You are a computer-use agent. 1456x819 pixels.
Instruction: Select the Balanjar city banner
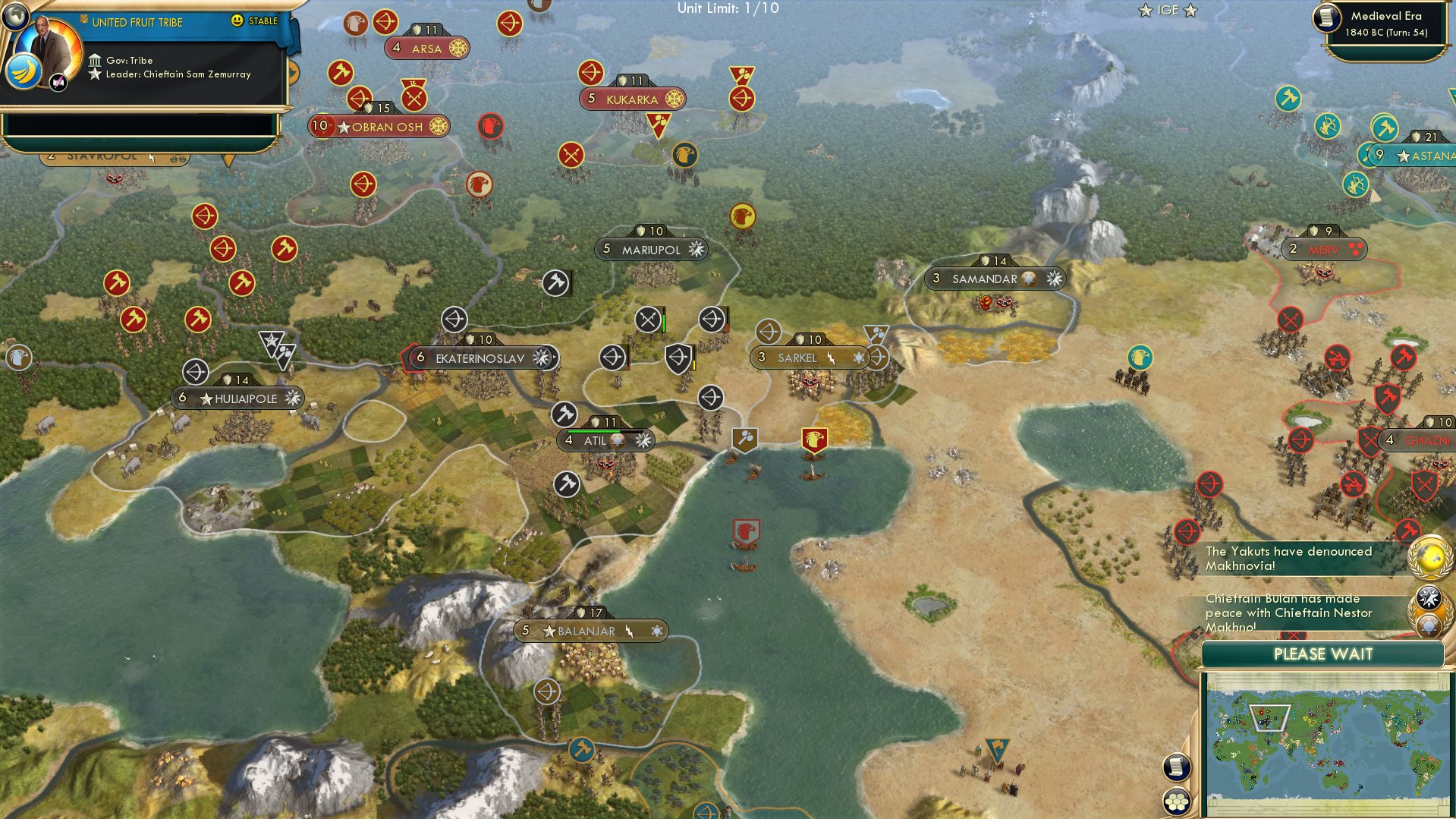pos(591,630)
